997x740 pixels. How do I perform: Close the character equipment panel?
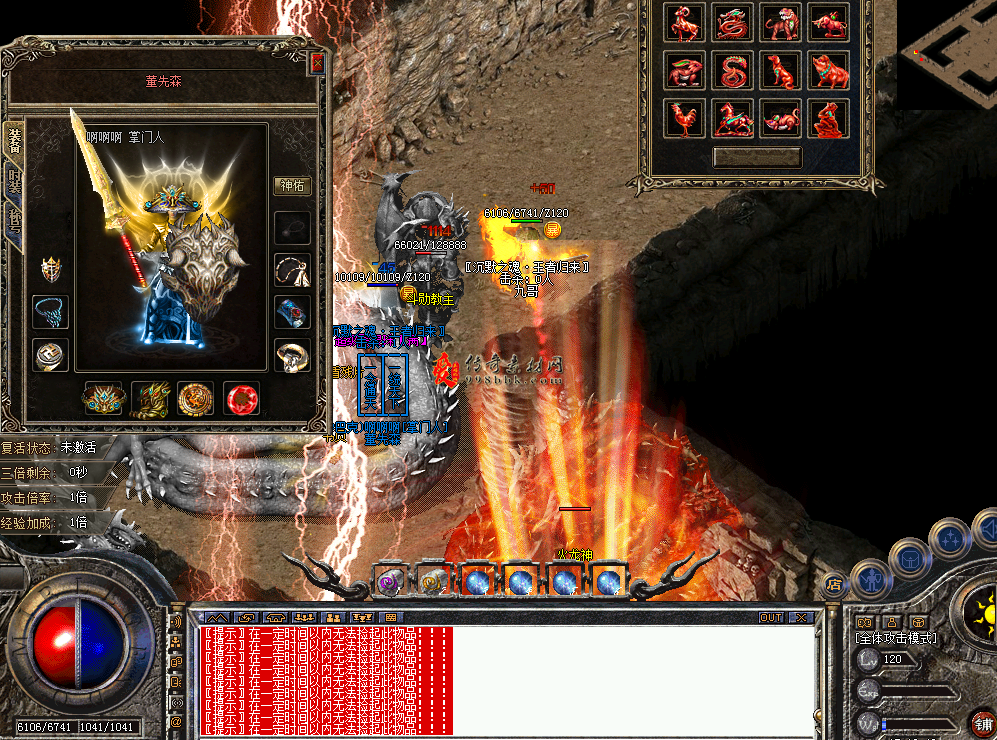coord(317,63)
